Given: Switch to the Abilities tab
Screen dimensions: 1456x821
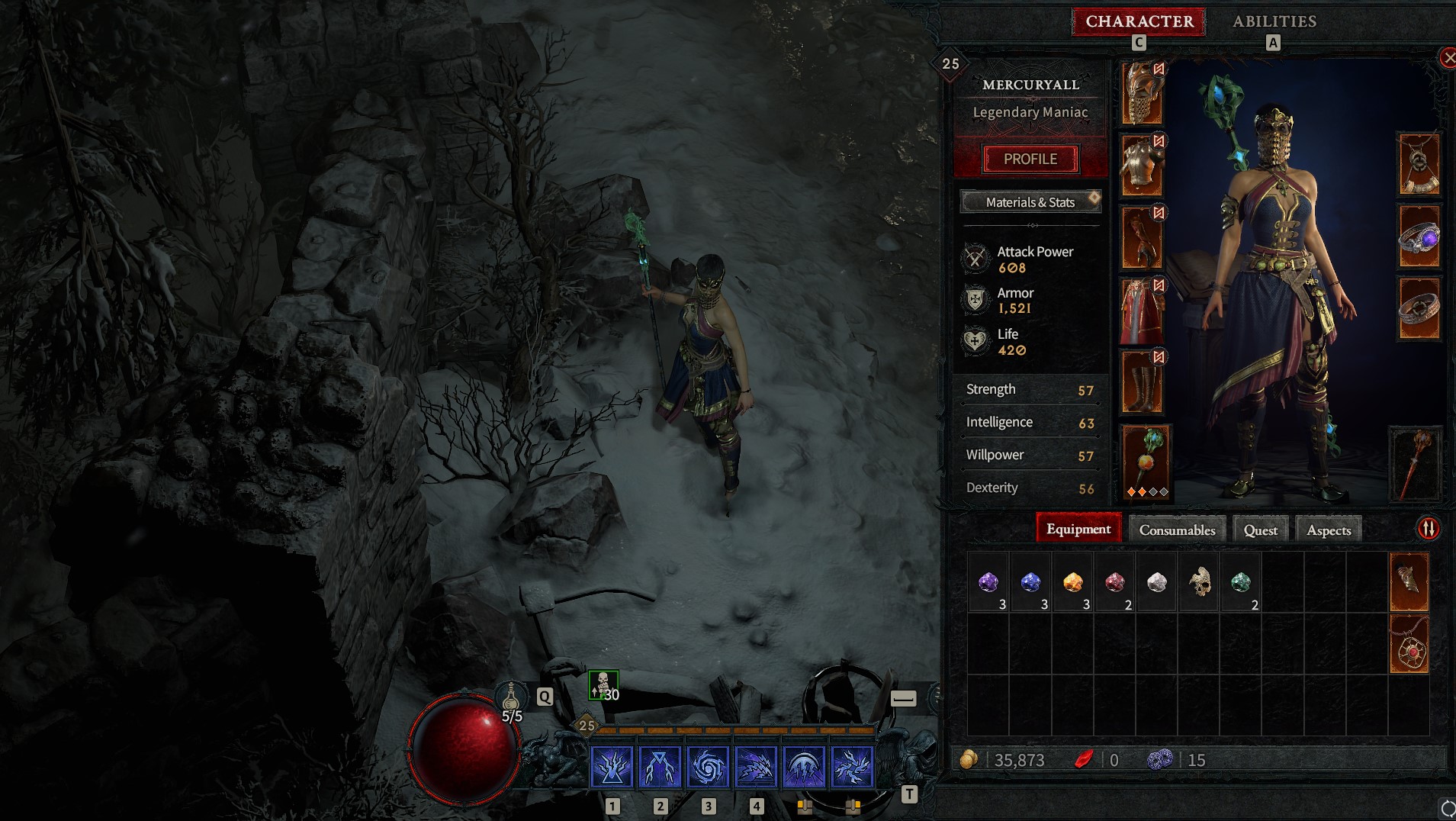Looking at the screenshot, I should click(1273, 21).
